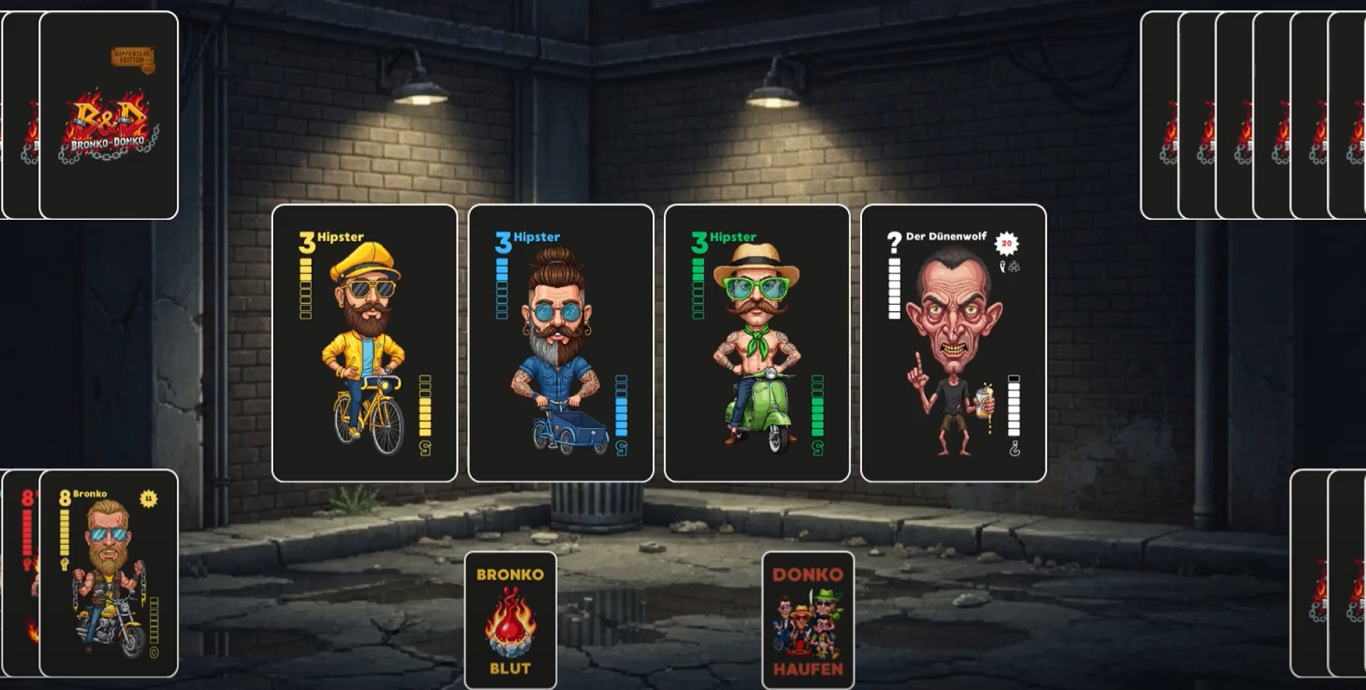
Task: Select the Der Dünenwolf card
Action: (x=953, y=343)
